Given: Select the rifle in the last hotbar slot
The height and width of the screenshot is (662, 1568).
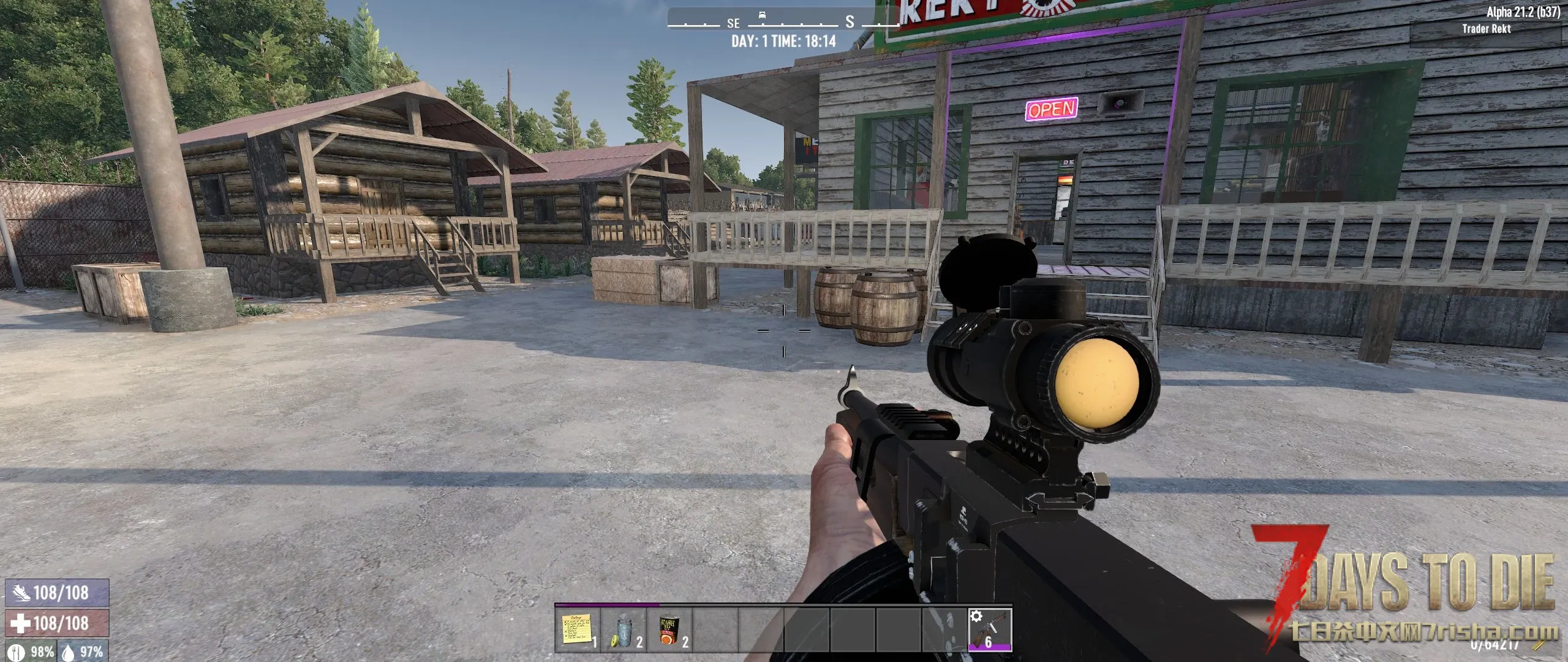Looking at the screenshot, I should pos(990,630).
